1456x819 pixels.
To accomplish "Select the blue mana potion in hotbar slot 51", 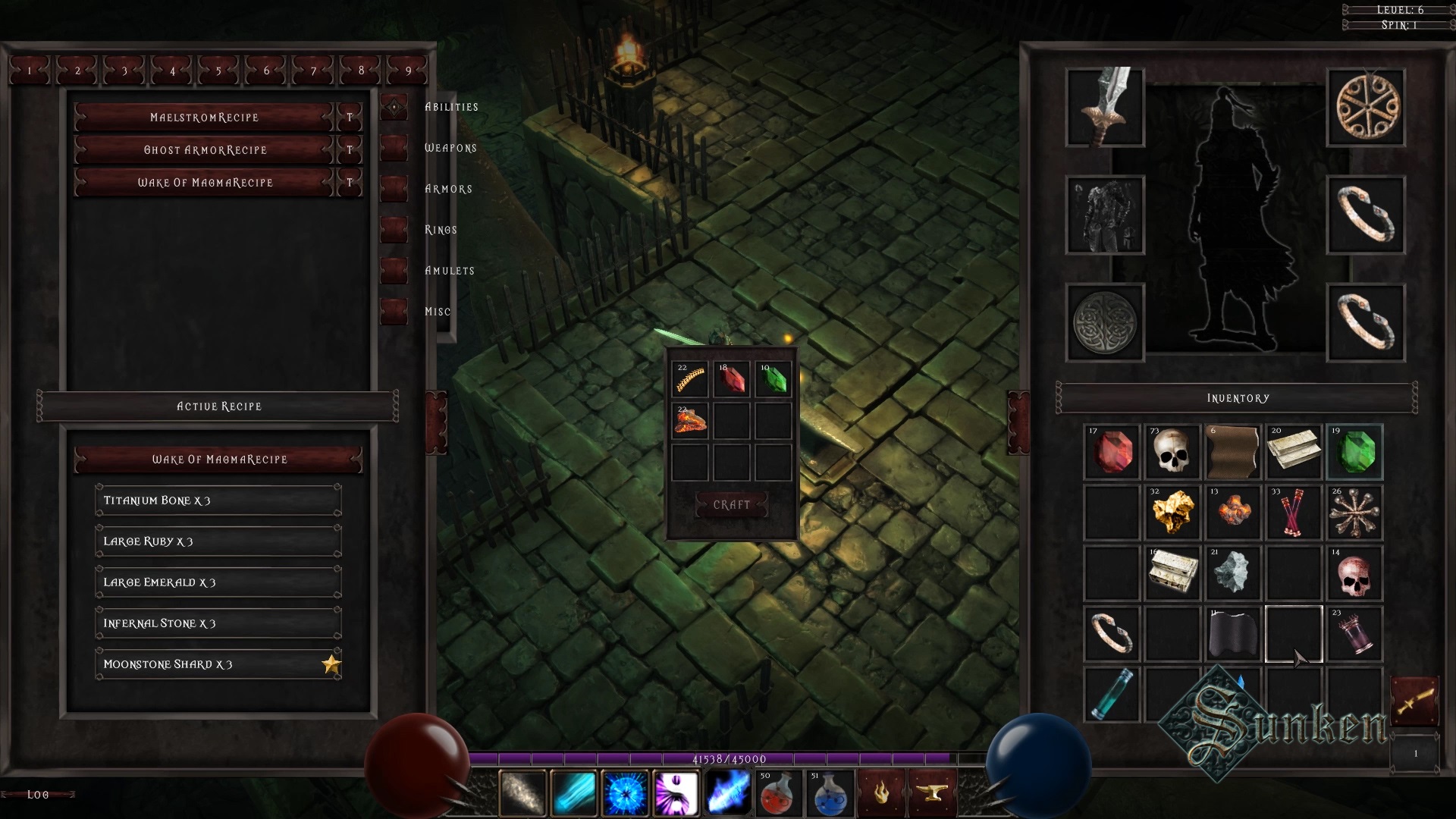I will point(830,792).
